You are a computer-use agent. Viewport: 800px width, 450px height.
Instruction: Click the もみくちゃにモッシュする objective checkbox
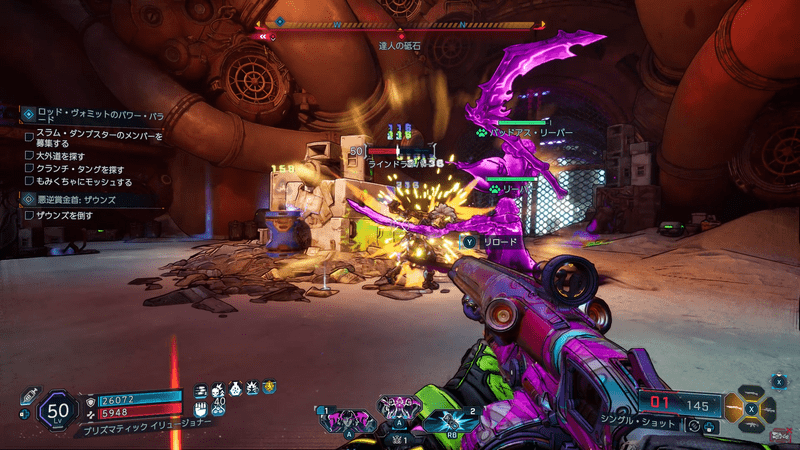30,183
